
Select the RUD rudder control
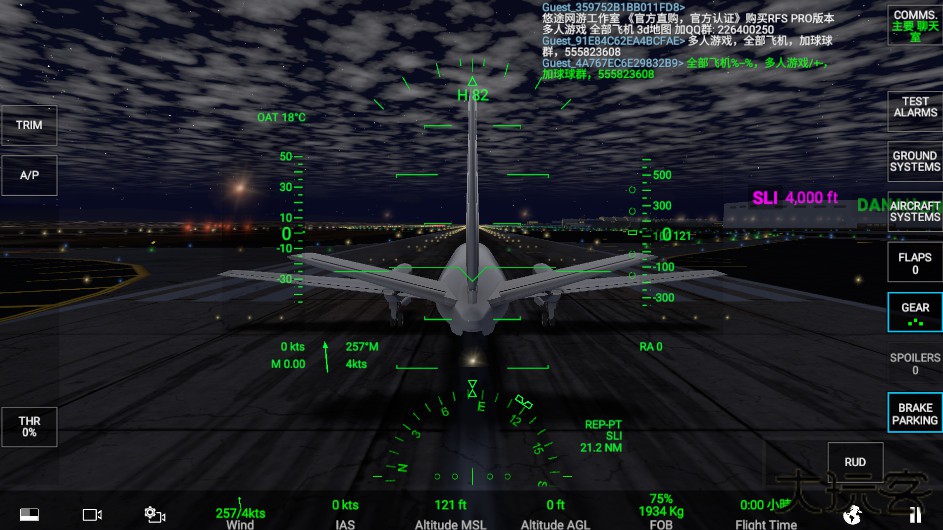[x=855, y=462]
